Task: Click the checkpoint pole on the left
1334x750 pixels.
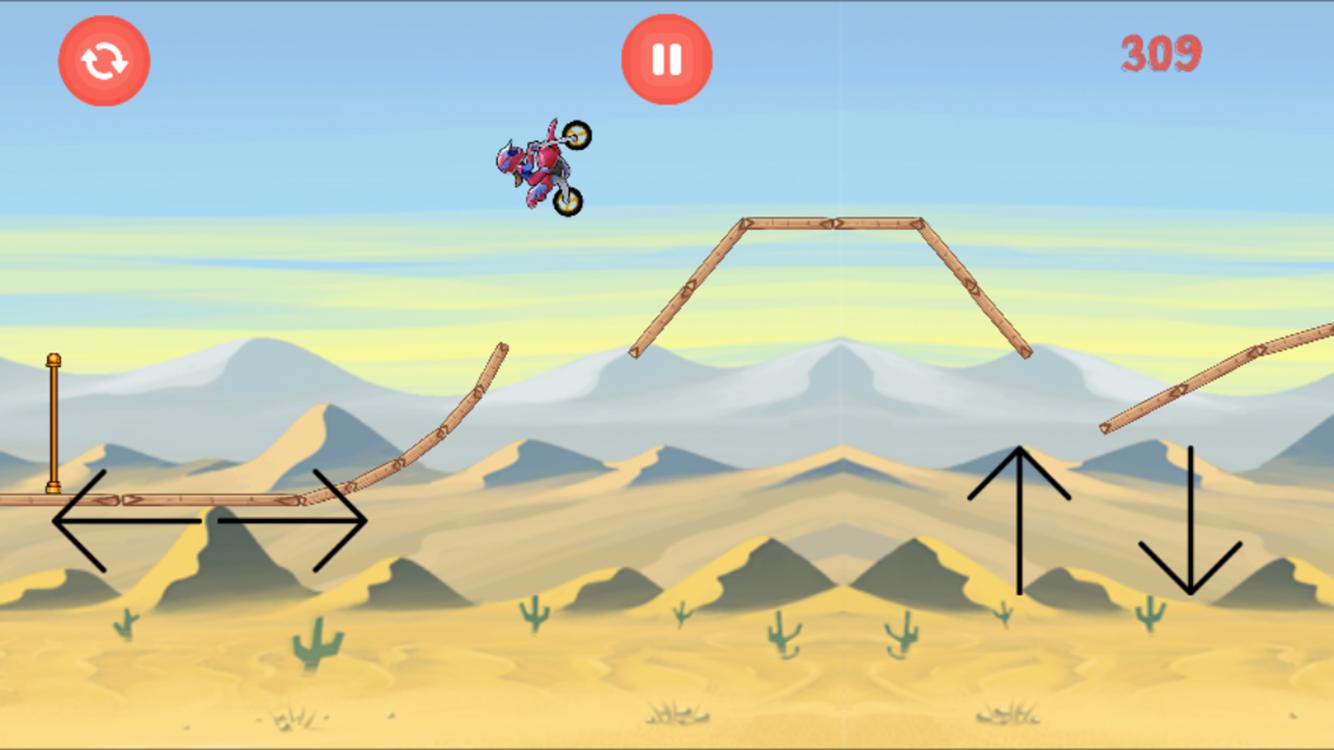Action: [x=53, y=430]
